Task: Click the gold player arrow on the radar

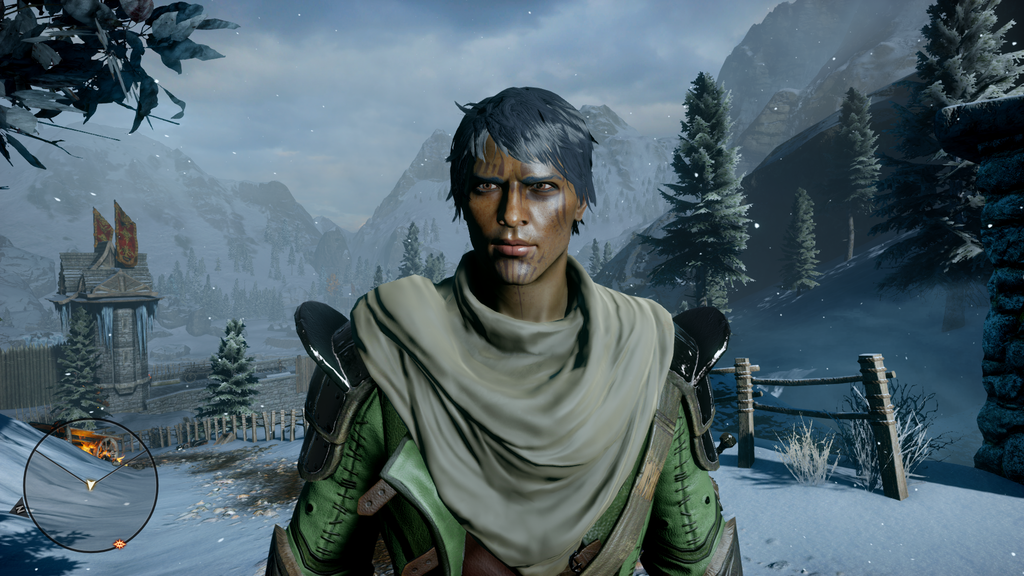Action: [91, 485]
